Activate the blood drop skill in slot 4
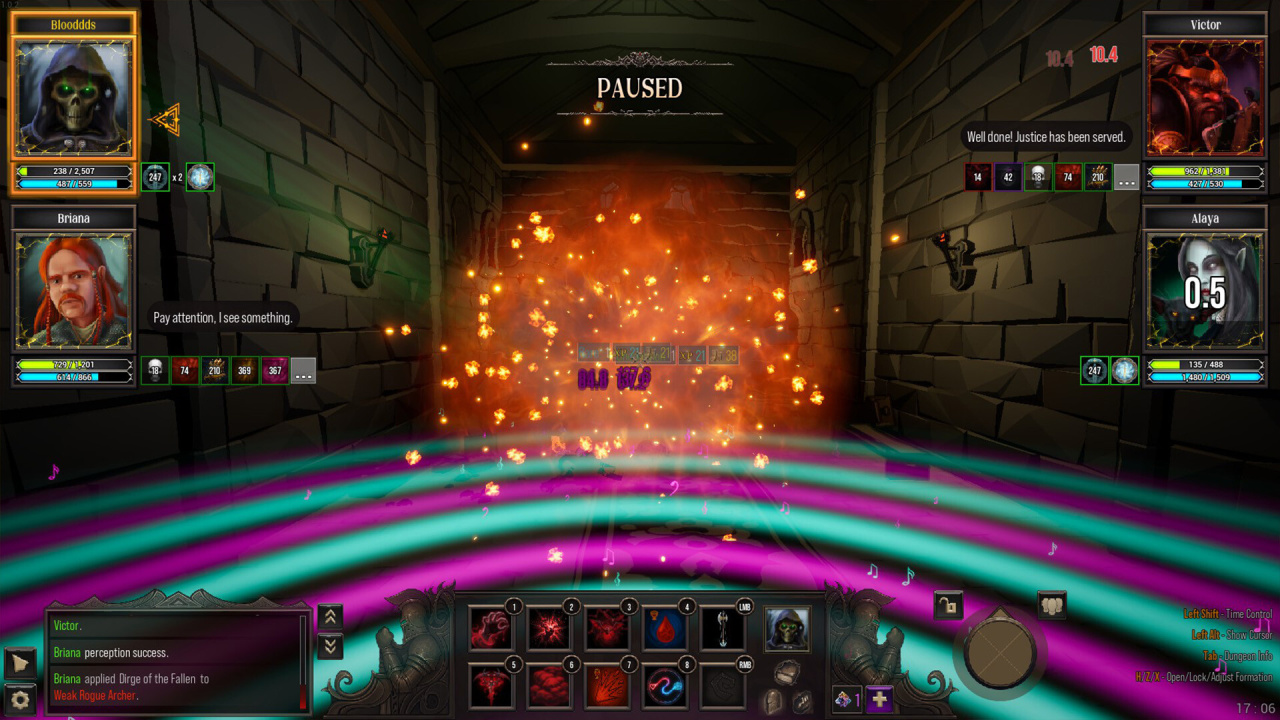The height and width of the screenshot is (720, 1280). [663, 629]
